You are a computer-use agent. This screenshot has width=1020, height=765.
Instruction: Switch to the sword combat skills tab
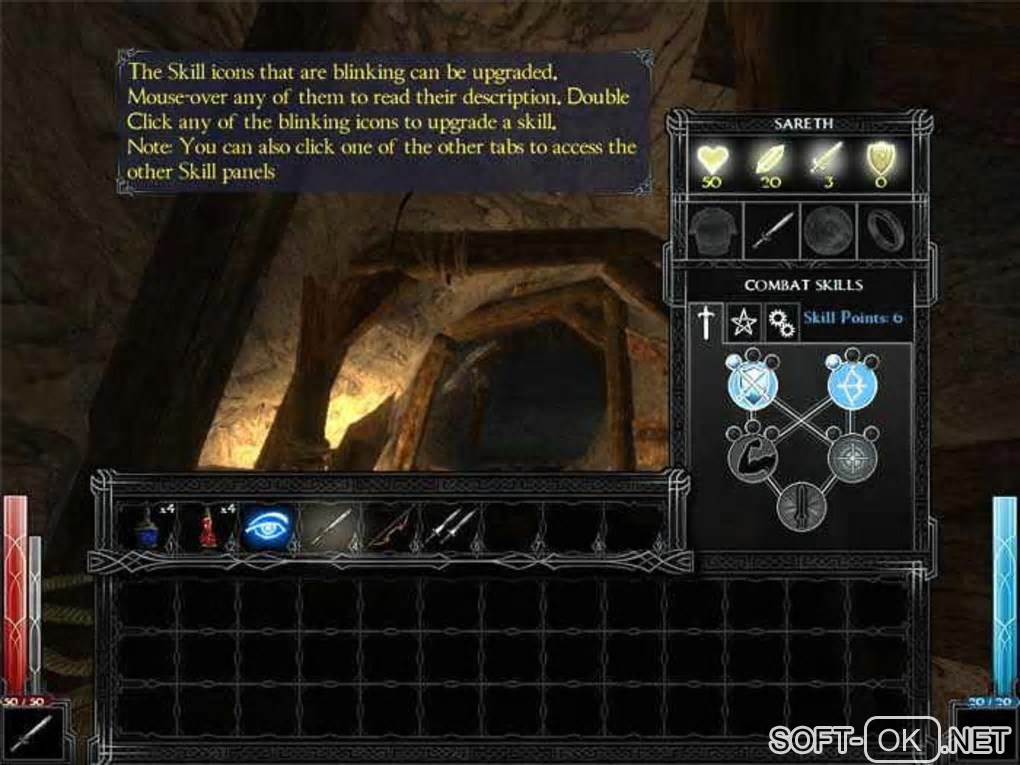pos(707,321)
